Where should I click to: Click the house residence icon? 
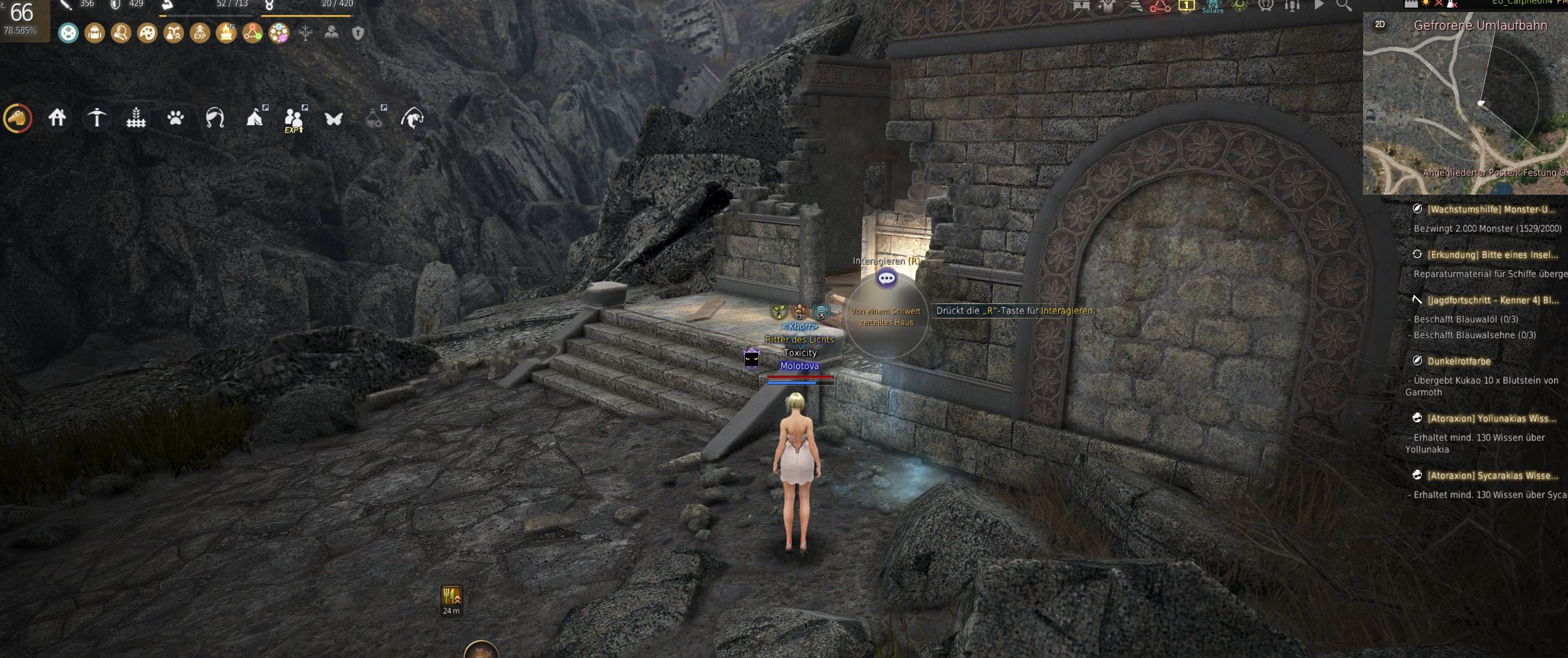tap(57, 118)
